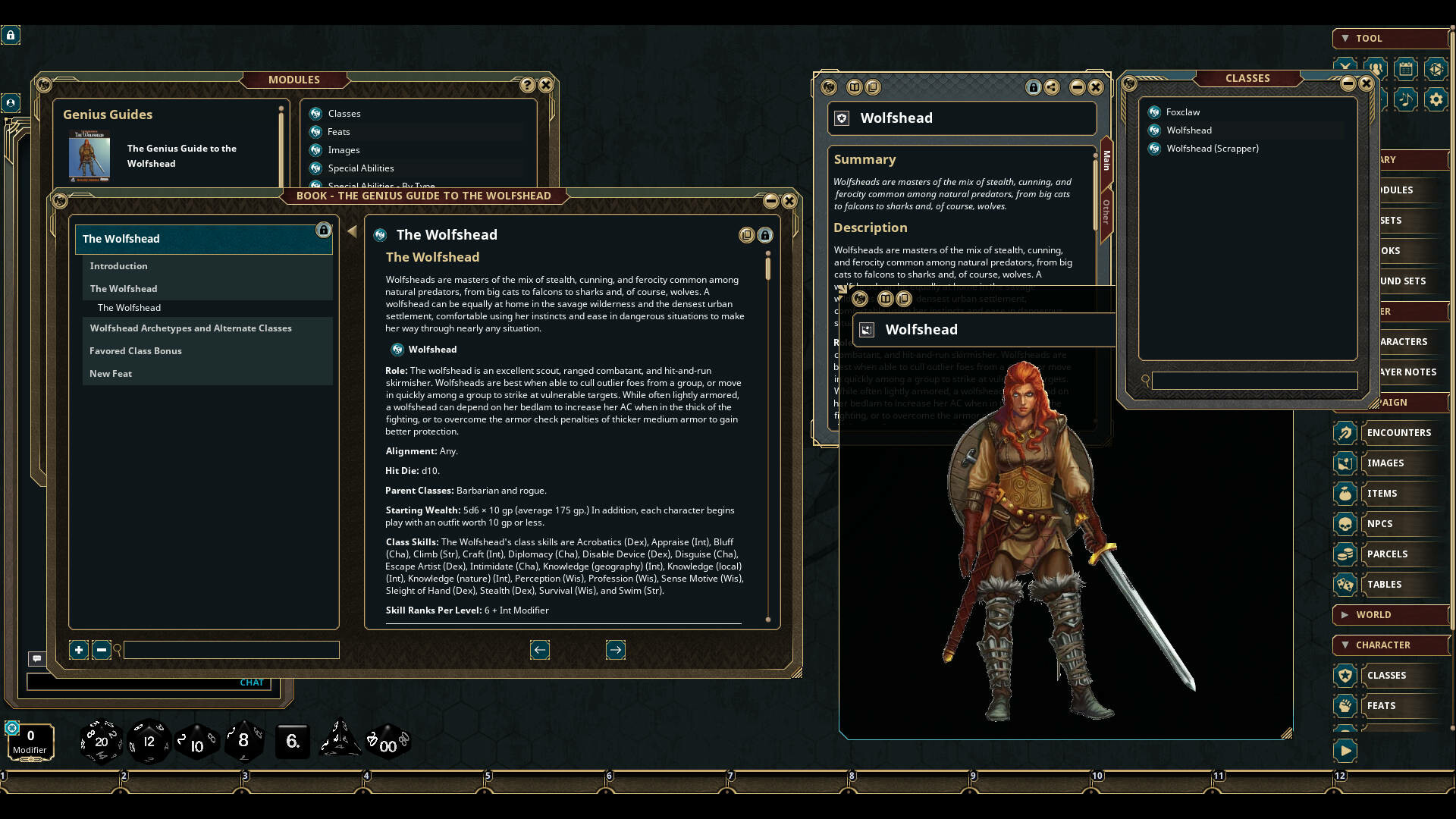Viewport: 1456px width, 819px height.
Task: Open the music notes sound tool
Action: pos(1407,99)
